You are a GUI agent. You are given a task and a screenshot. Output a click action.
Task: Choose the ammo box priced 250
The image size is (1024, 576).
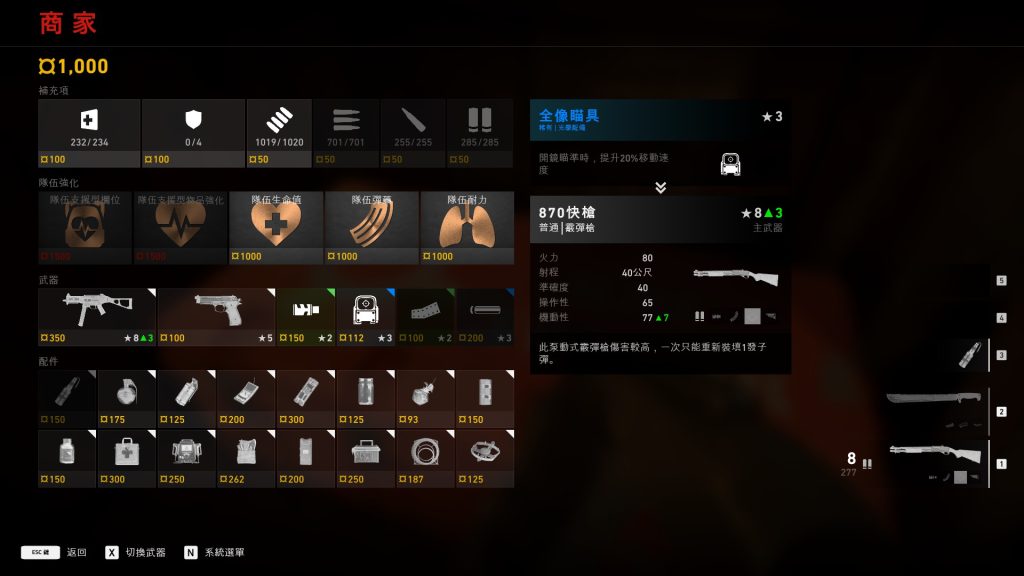365,457
